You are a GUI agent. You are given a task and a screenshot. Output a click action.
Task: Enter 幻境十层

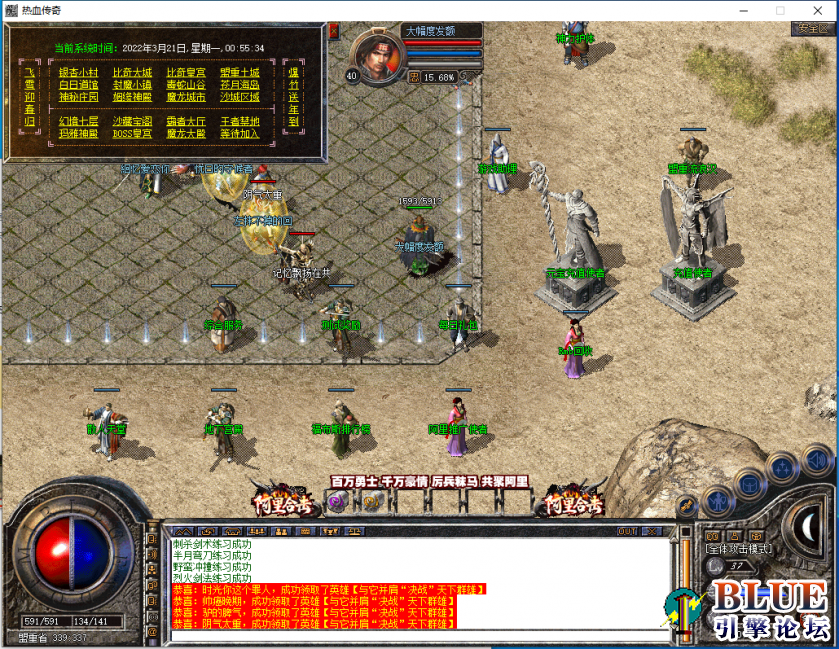pyautogui.click(x=78, y=121)
